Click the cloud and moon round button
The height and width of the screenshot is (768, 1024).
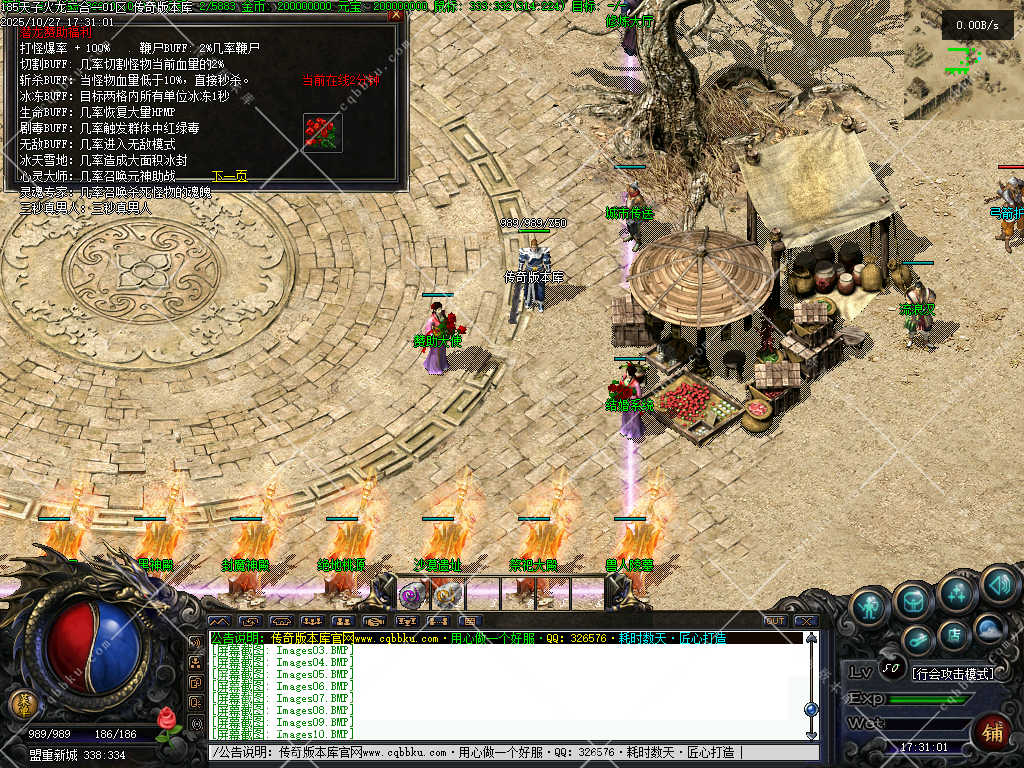[989, 629]
